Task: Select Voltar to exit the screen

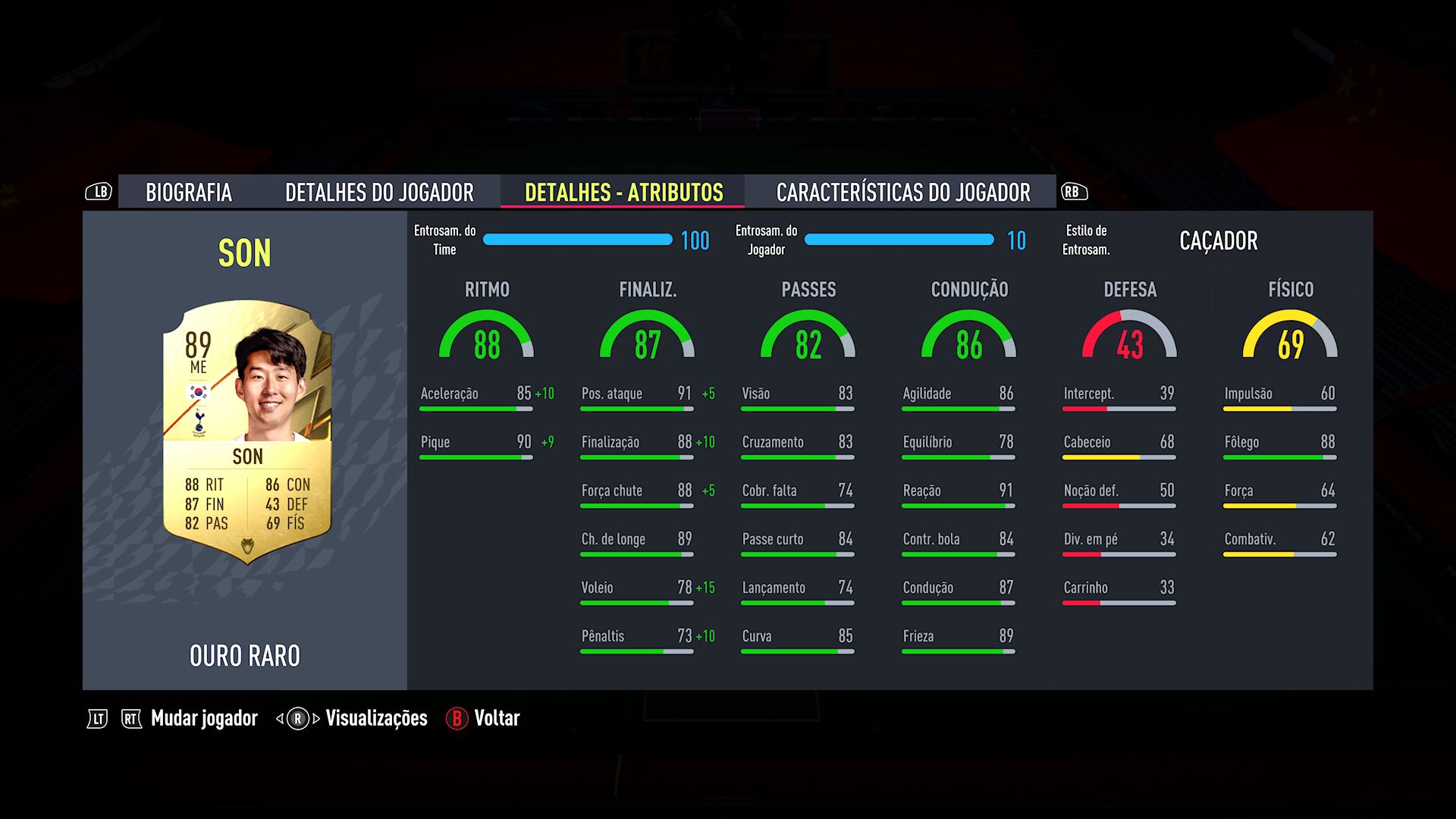Action: click(497, 718)
